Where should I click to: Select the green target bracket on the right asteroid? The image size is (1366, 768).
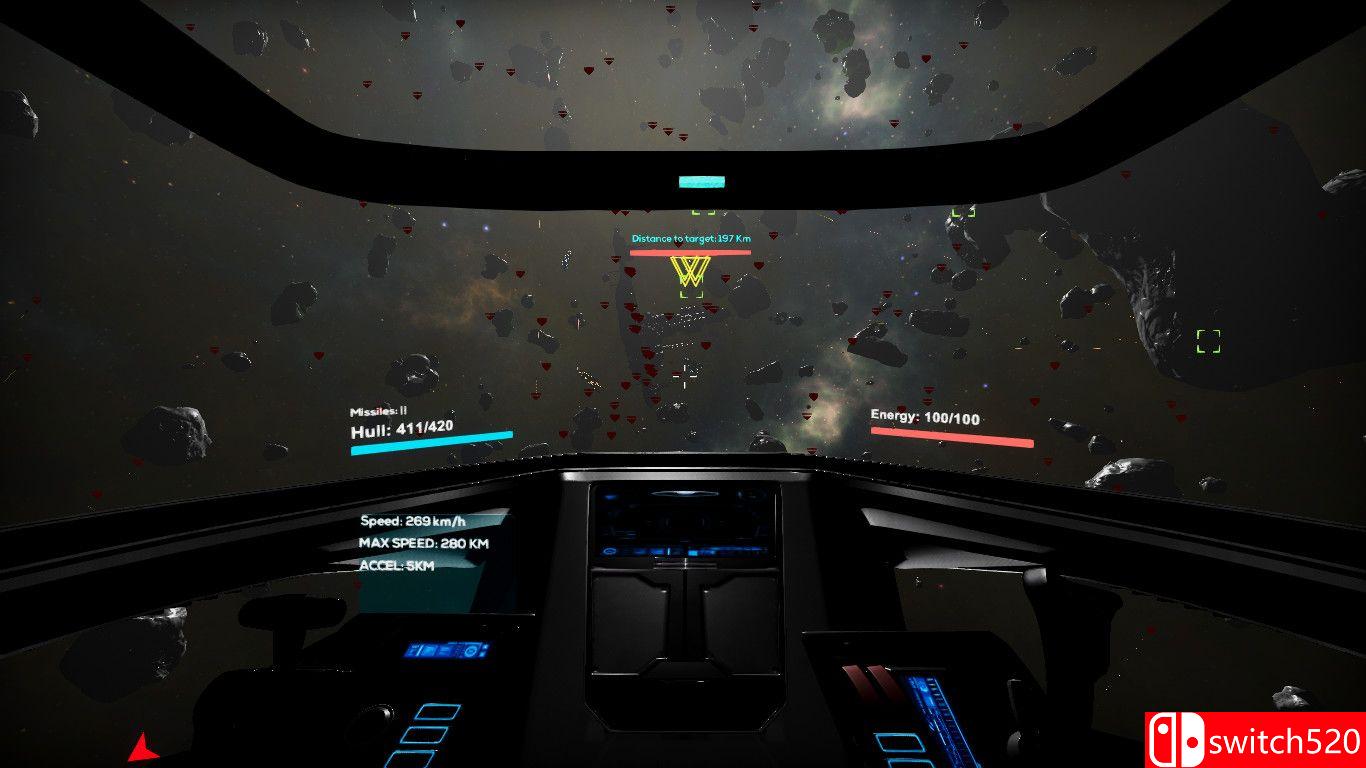1207,341
